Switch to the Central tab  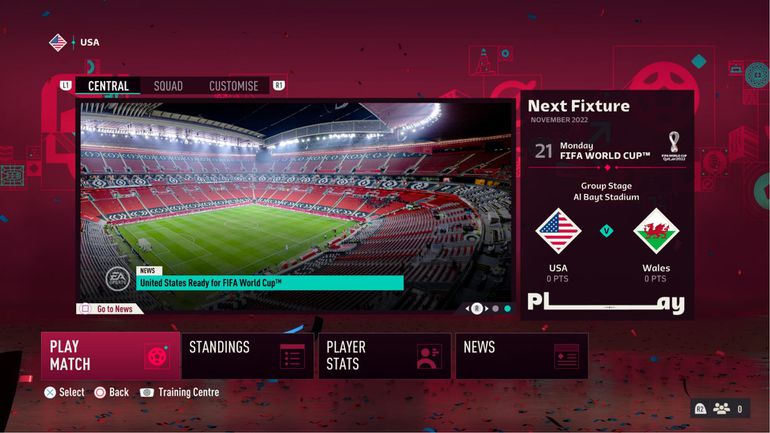(x=108, y=86)
